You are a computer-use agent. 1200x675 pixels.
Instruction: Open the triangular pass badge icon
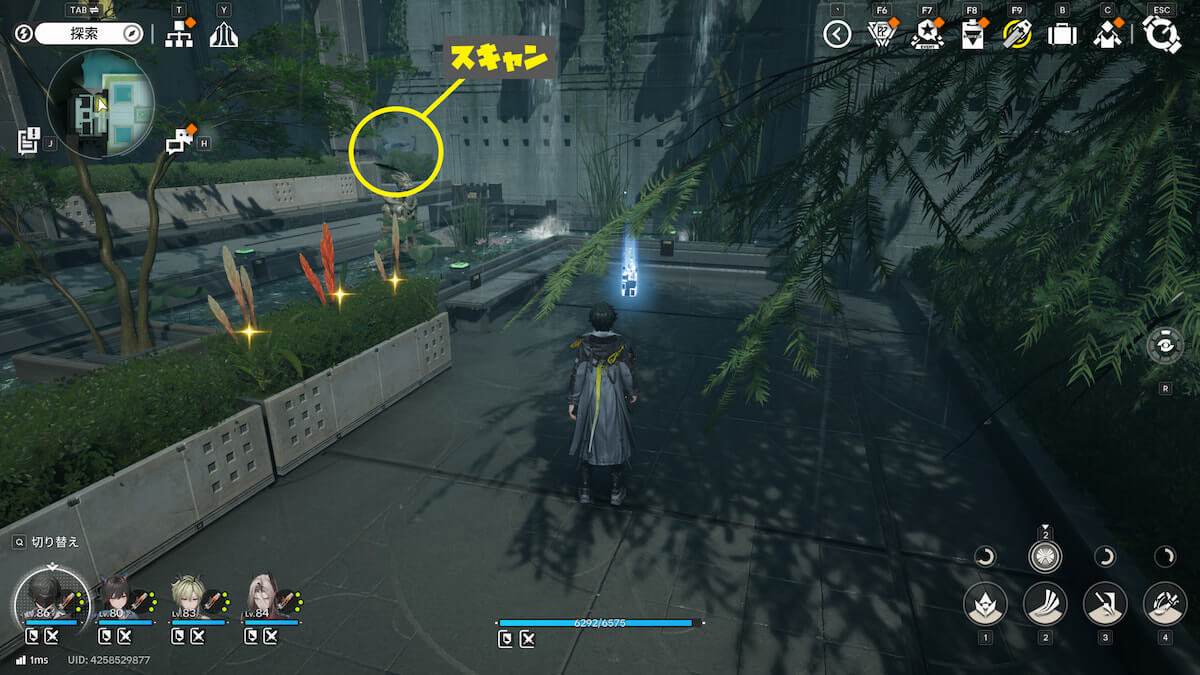[x=880, y=35]
